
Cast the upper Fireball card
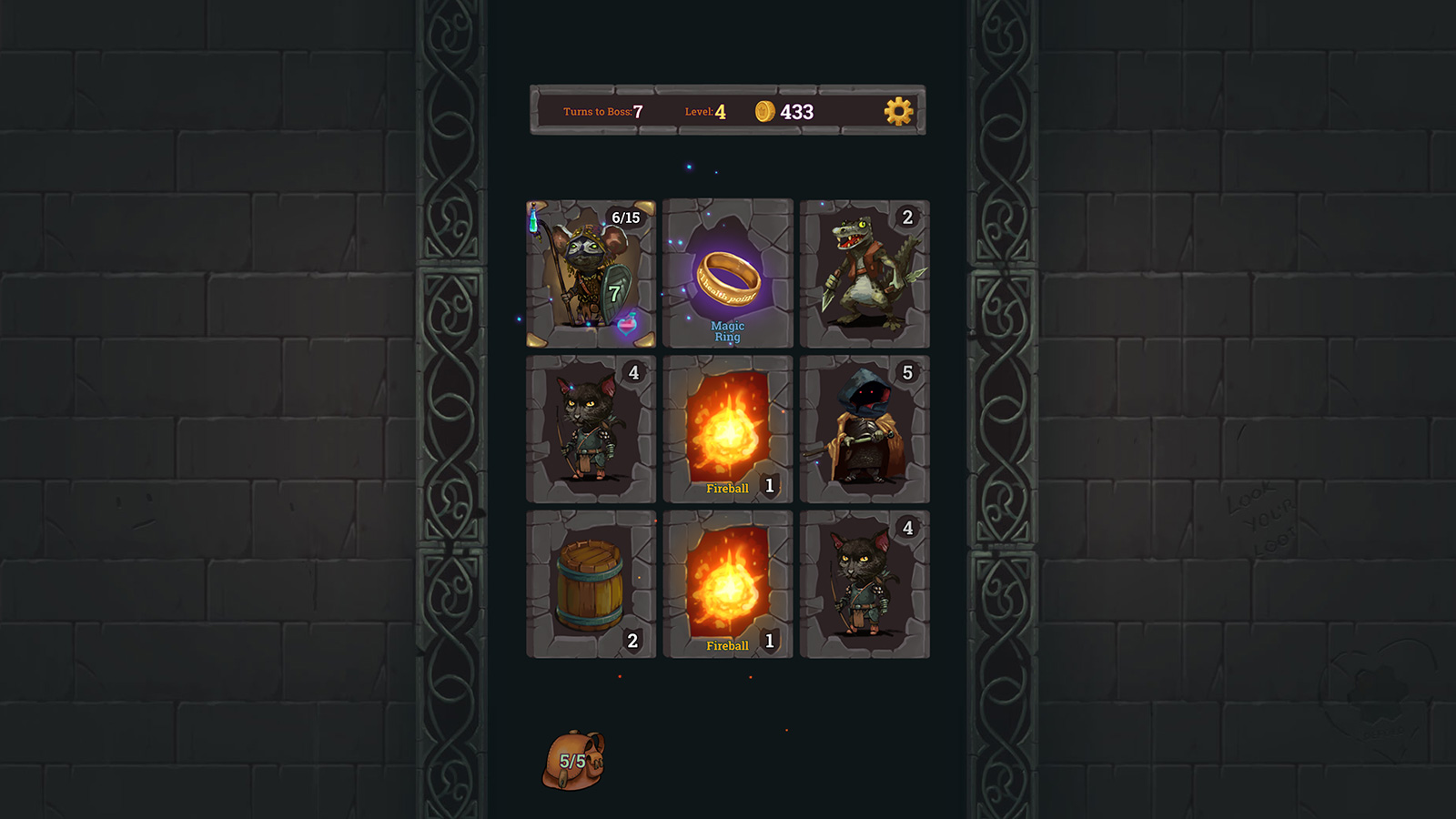pos(727,426)
